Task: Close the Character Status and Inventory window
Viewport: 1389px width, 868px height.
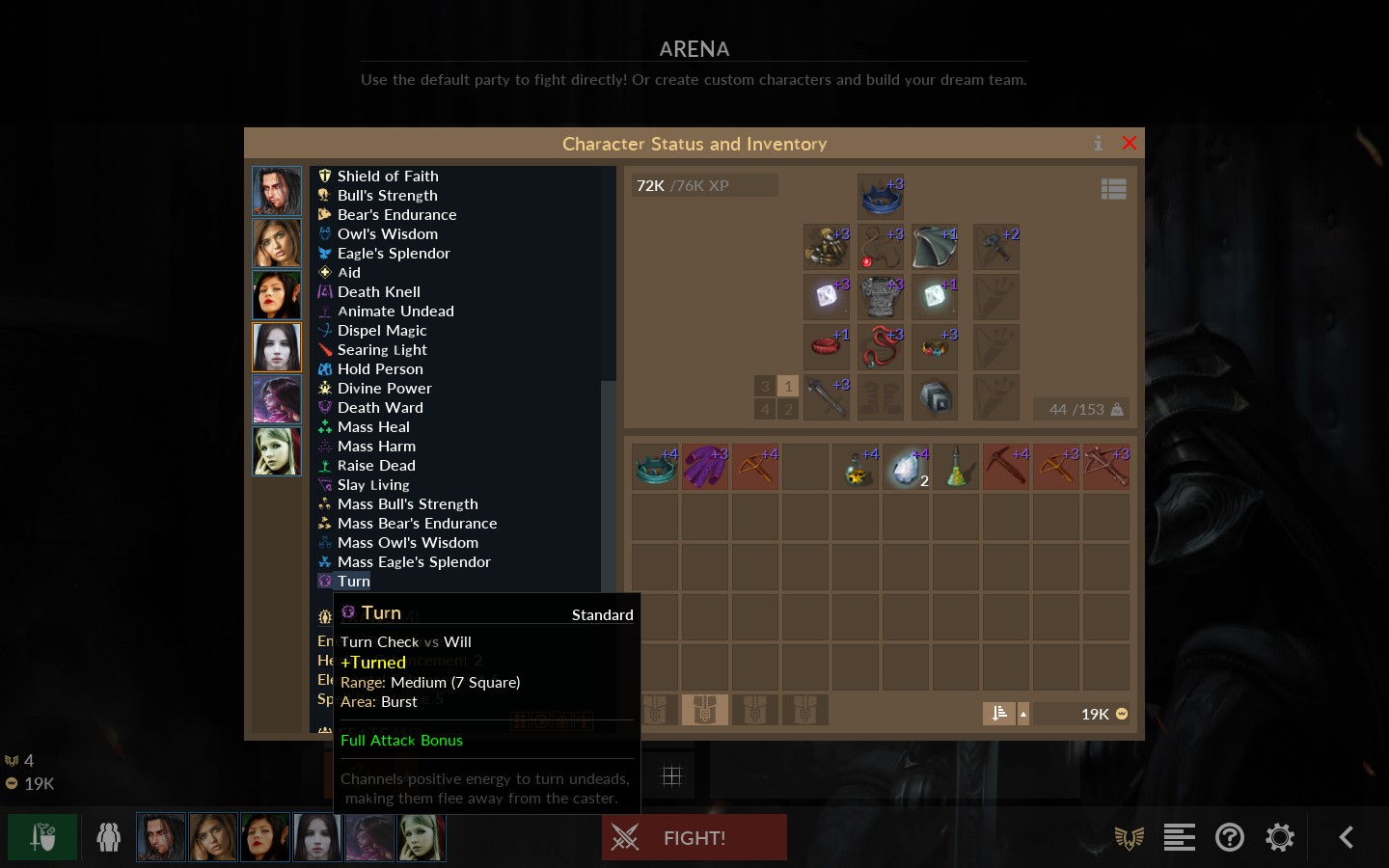Action: tap(1129, 144)
